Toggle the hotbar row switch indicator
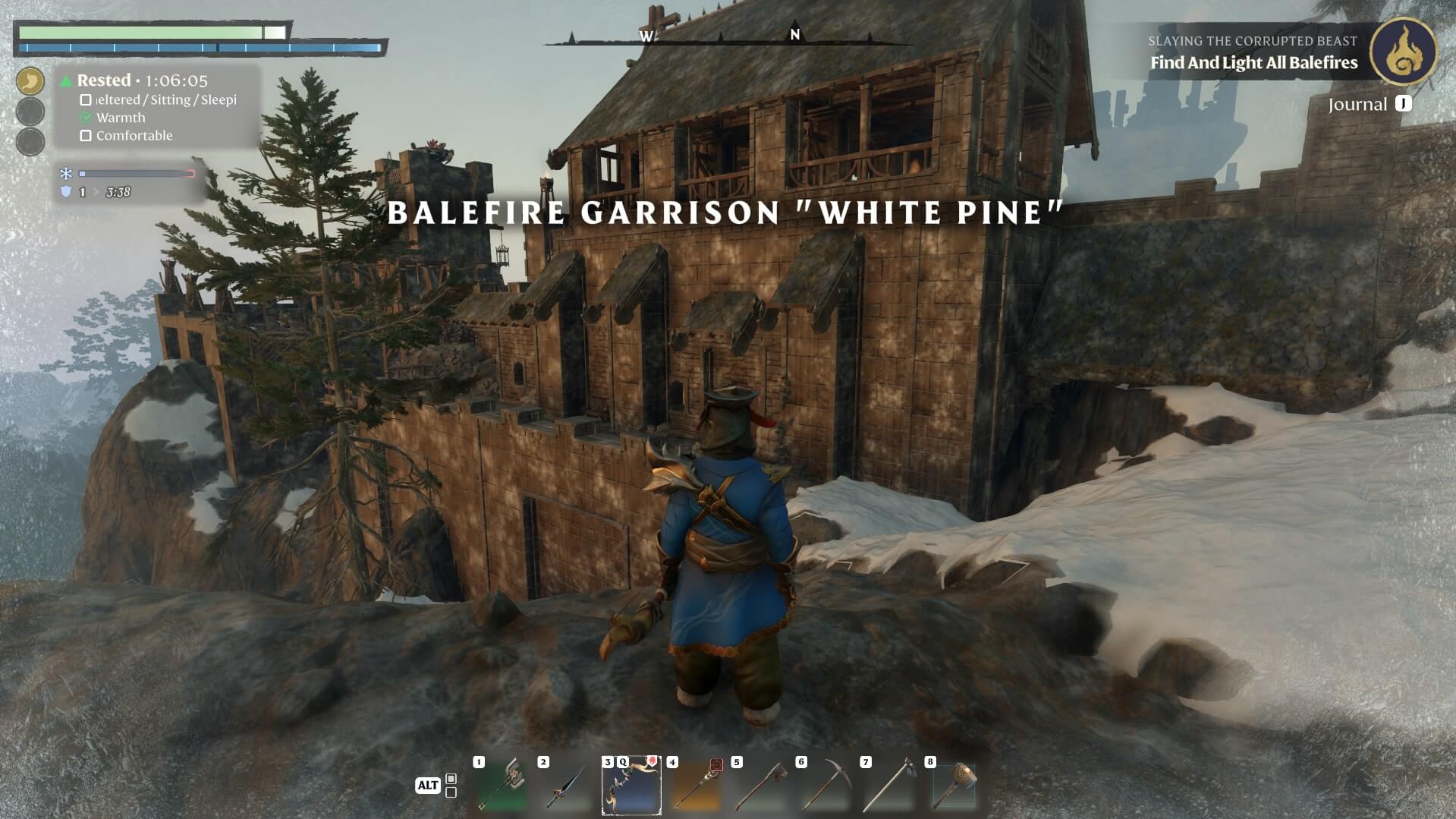 pos(451,786)
